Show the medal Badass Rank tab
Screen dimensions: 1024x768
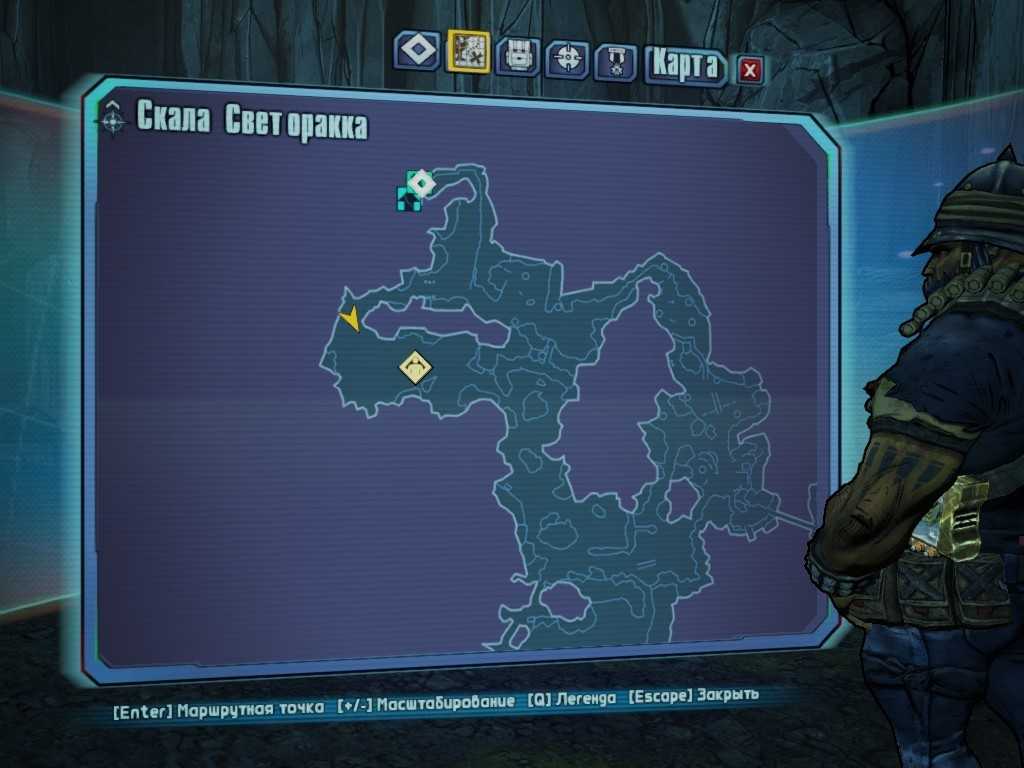615,62
